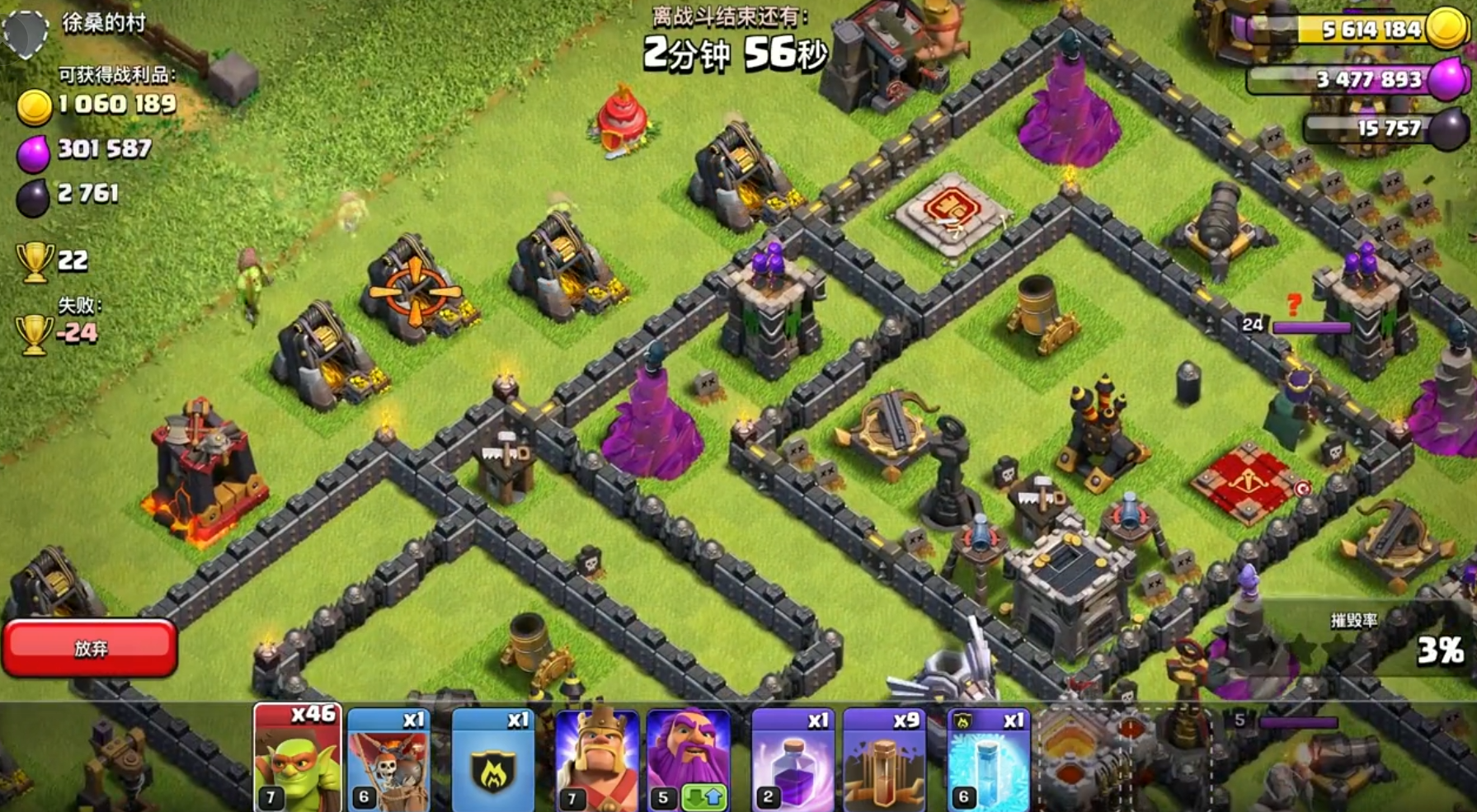Image resolution: width=1477 pixels, height=812 pixels.
Task: Select the Grand Warden hero card
Action: click(689, 746)
